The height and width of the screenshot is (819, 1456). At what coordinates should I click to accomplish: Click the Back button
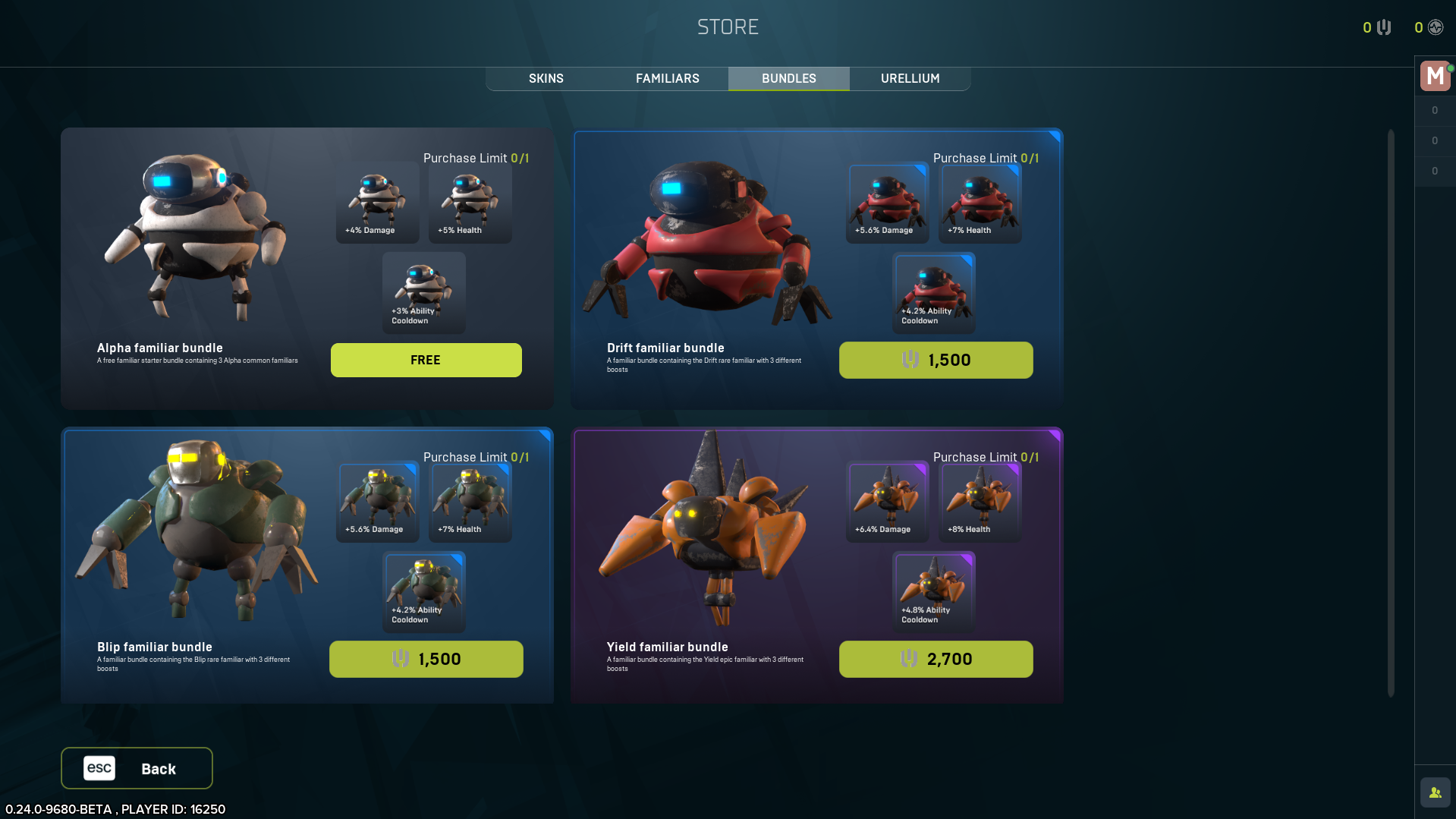[x=137, y=768]
